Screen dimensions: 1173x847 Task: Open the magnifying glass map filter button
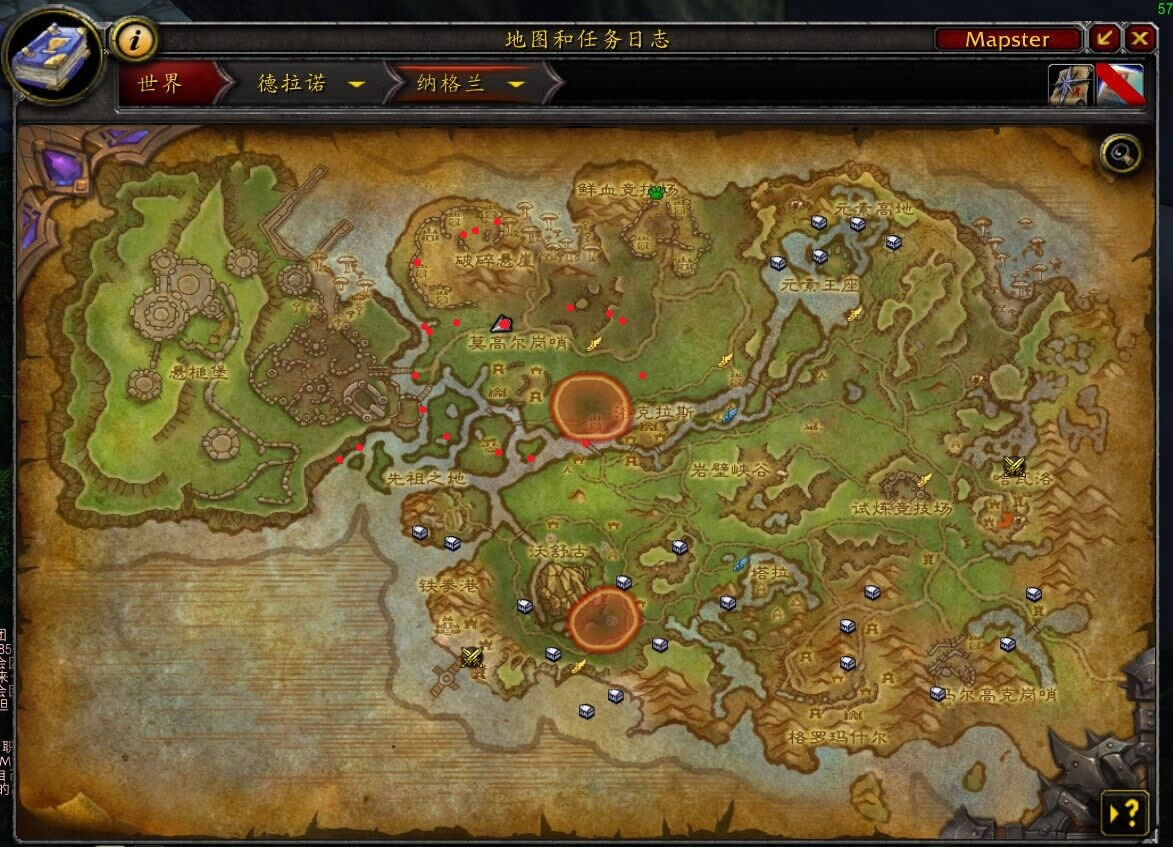pos(1120,154)
